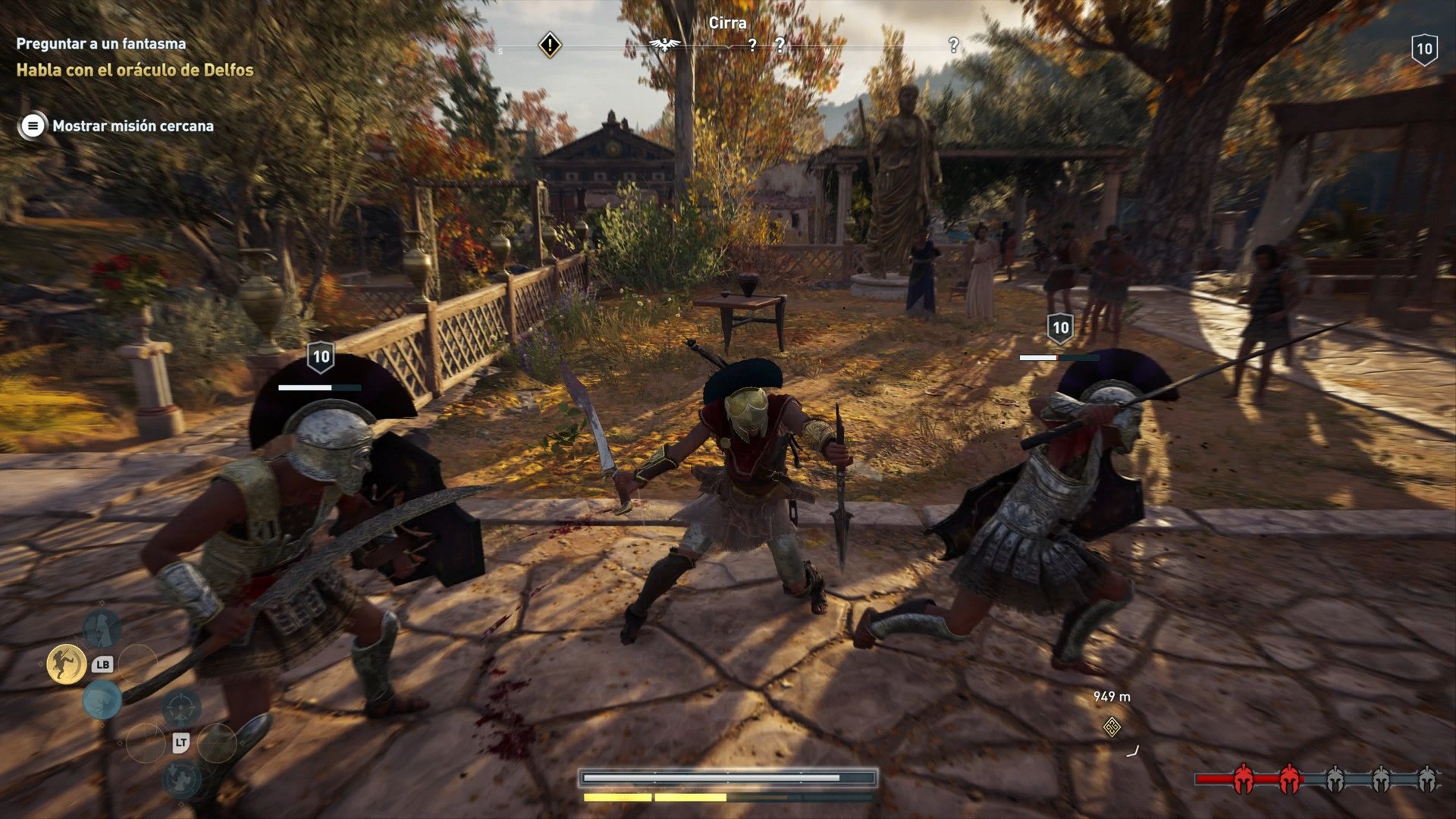Screen dimensions: 1456x819
Task: Choose the crosshair bow ability icon
Action: coord(181,708)
